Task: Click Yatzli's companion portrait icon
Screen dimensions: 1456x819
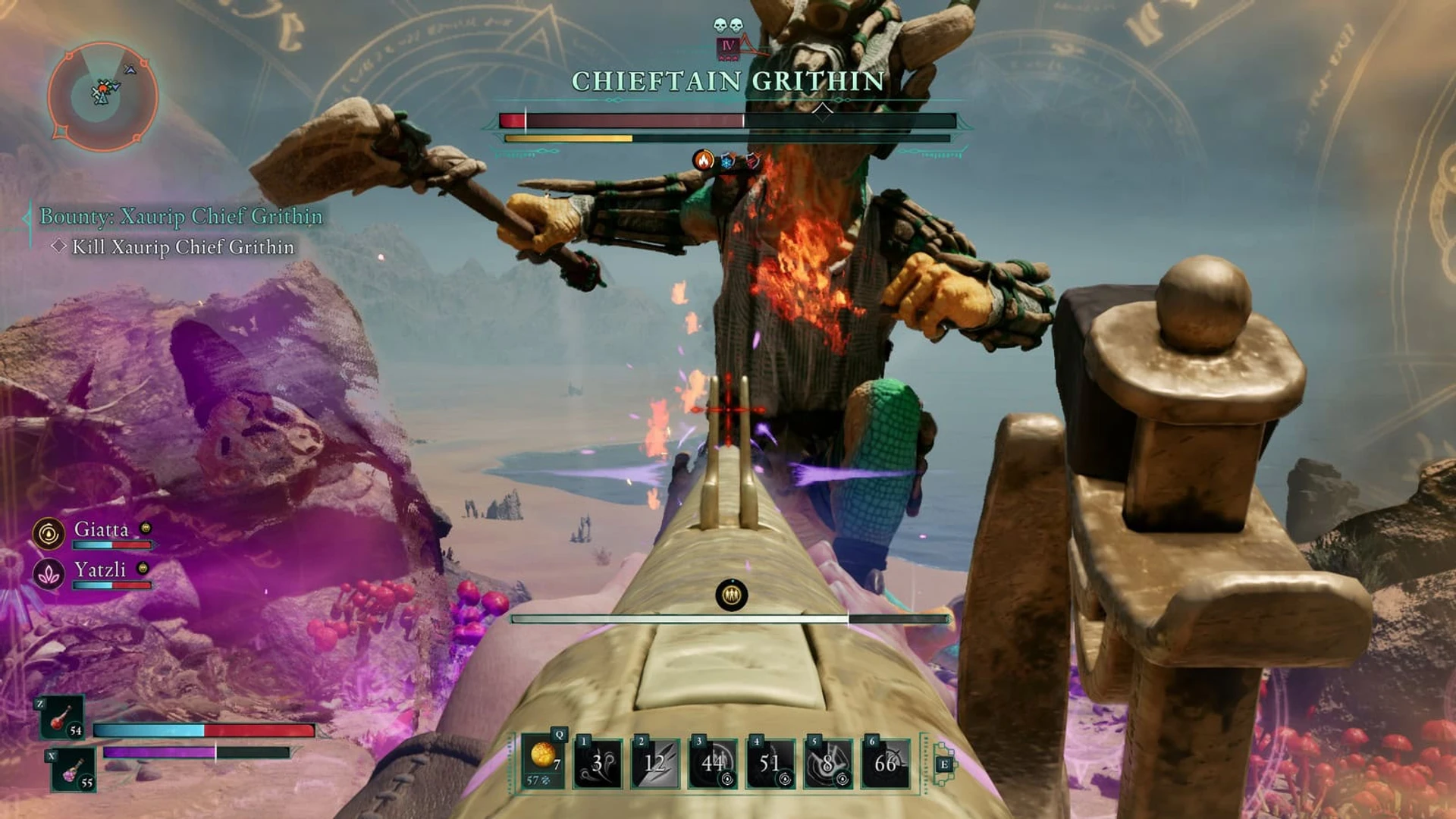Action: (x=49, y=574)
